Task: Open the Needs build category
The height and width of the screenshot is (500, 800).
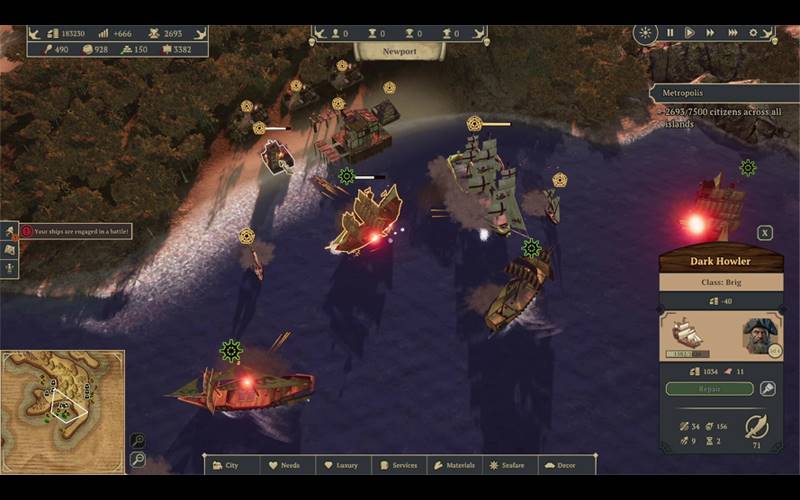Action: coord(287,465)
